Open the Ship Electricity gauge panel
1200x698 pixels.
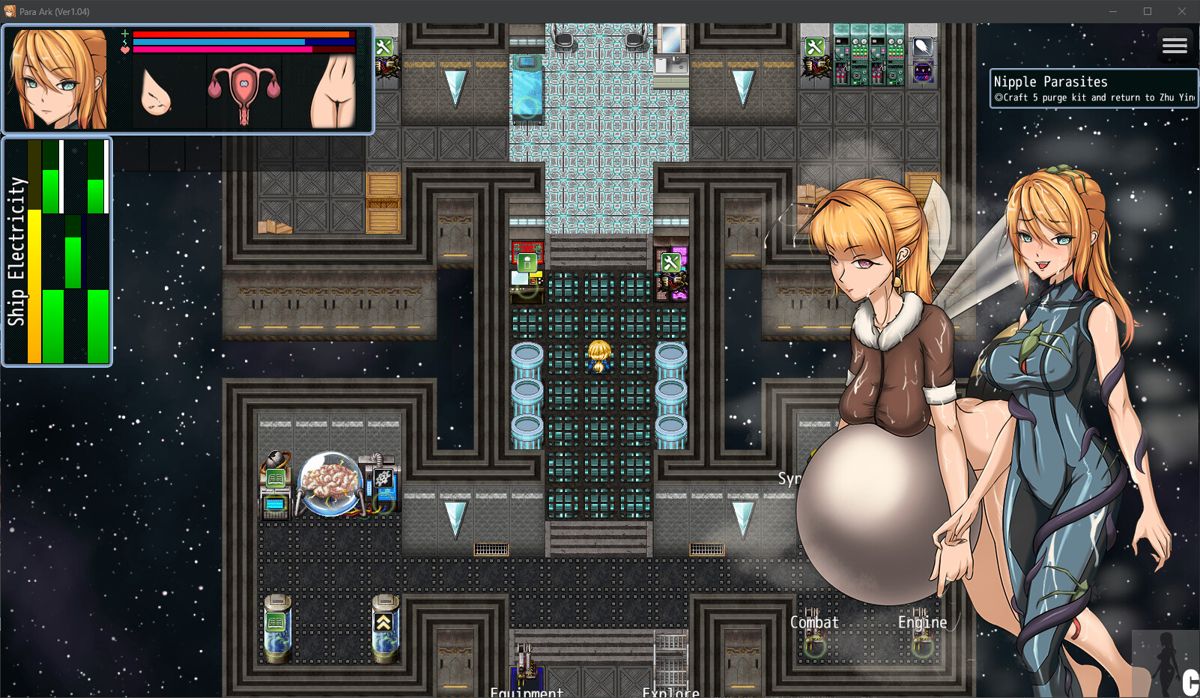(57, 251)
